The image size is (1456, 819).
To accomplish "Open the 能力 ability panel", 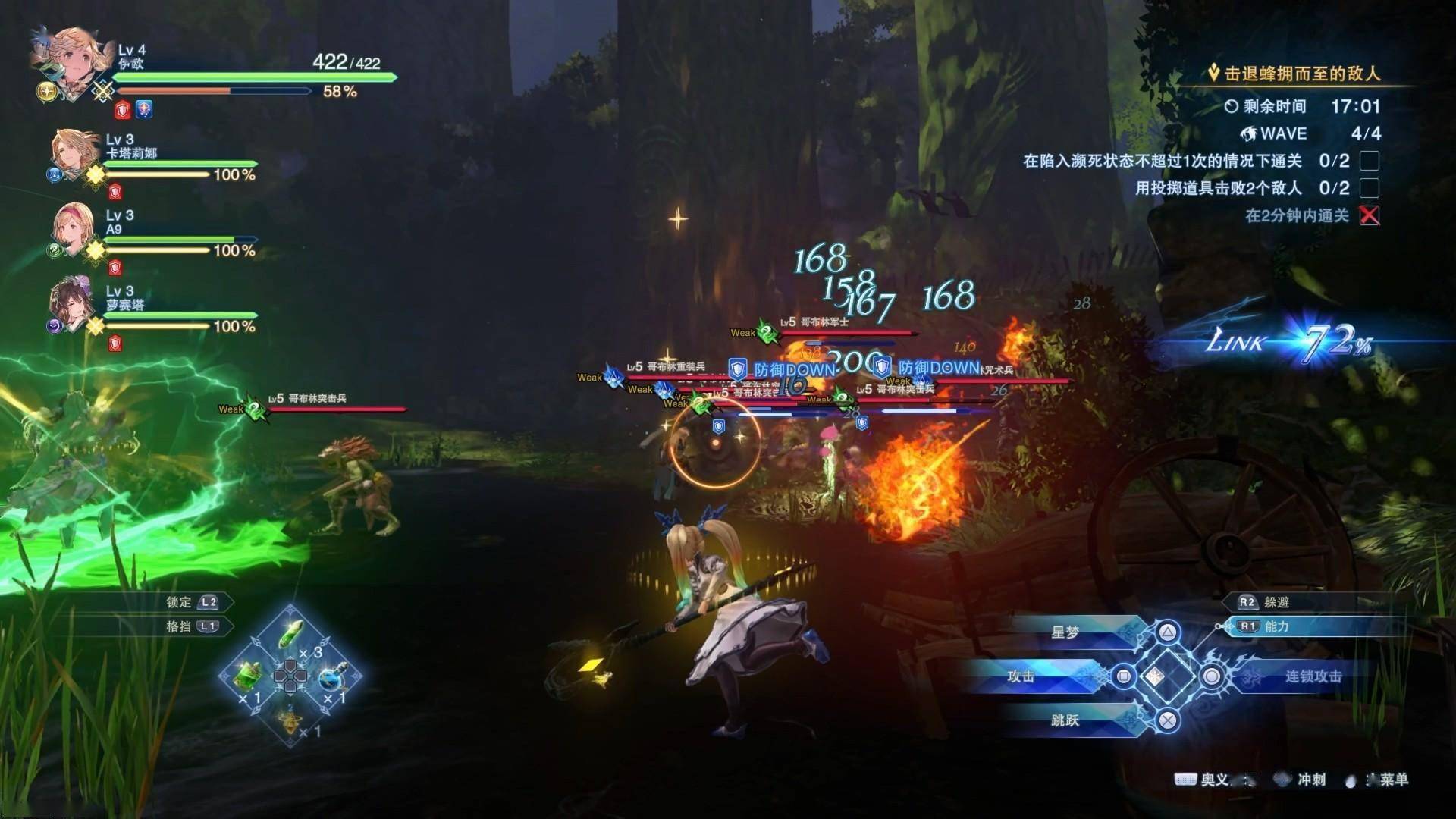I will 1276,626.
